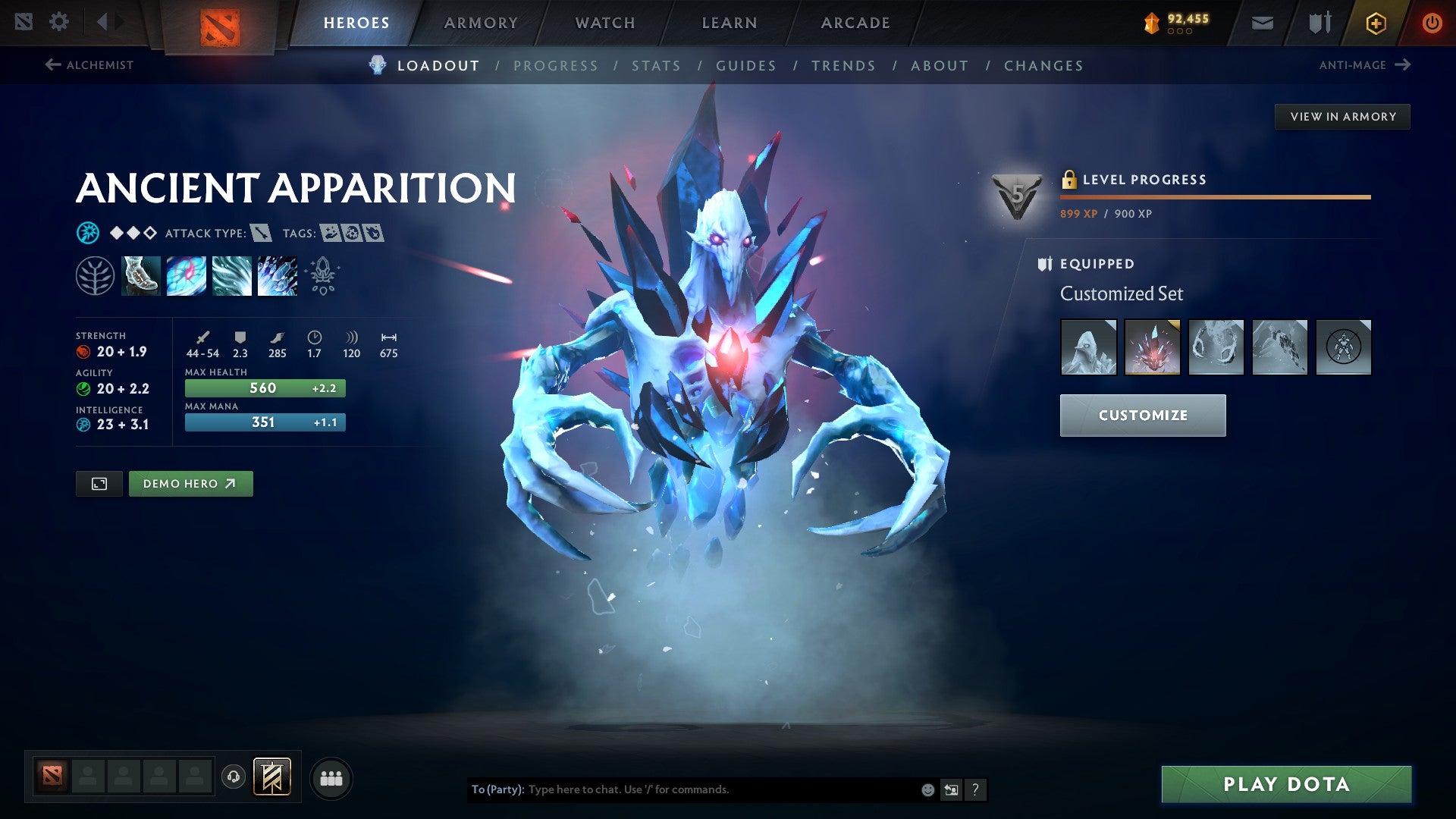Open voice chat settings via the headset icon
Image resolution: width=1456 pixels, height=819 pixels.
[233, 777]
